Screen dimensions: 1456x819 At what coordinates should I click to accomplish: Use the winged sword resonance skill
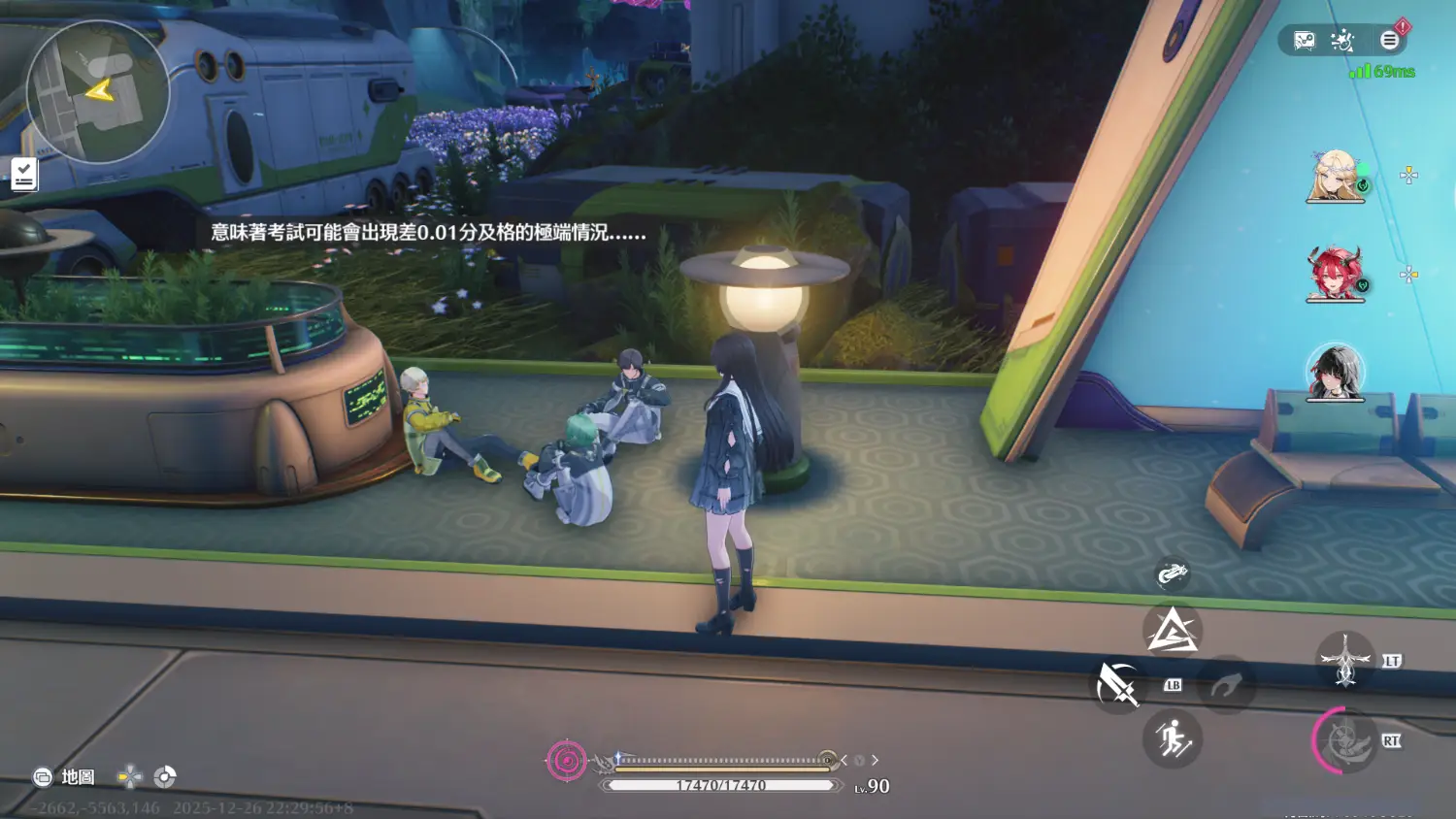(1345, 660)
